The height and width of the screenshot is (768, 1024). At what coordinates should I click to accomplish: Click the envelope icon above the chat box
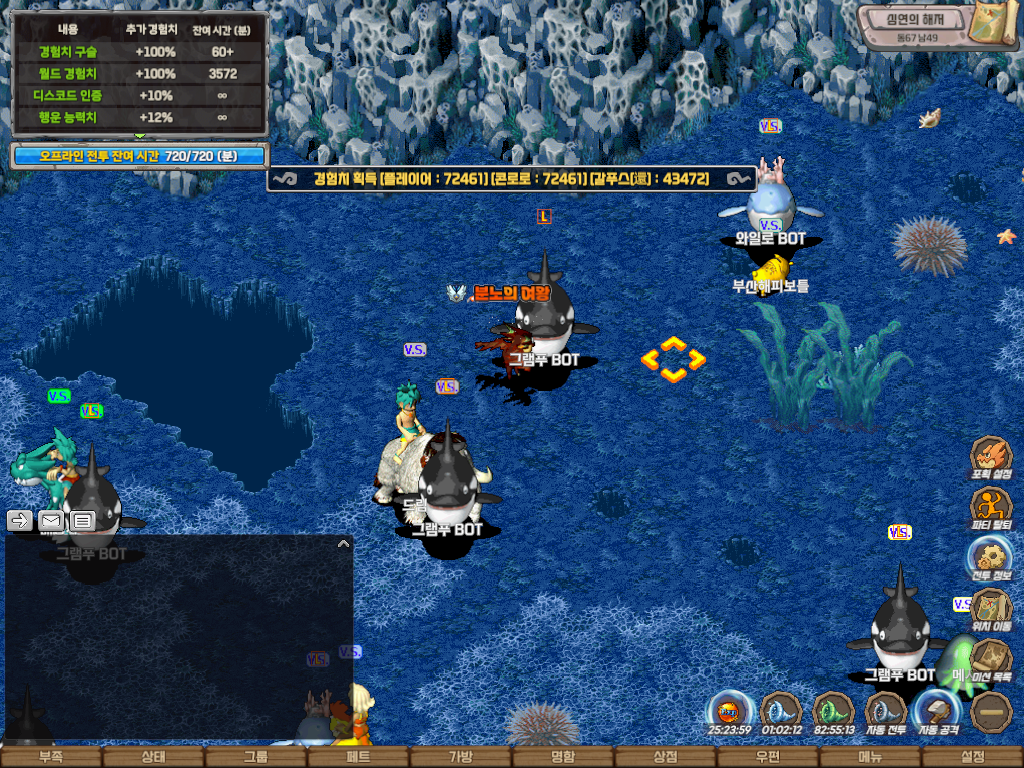point(51,520)
